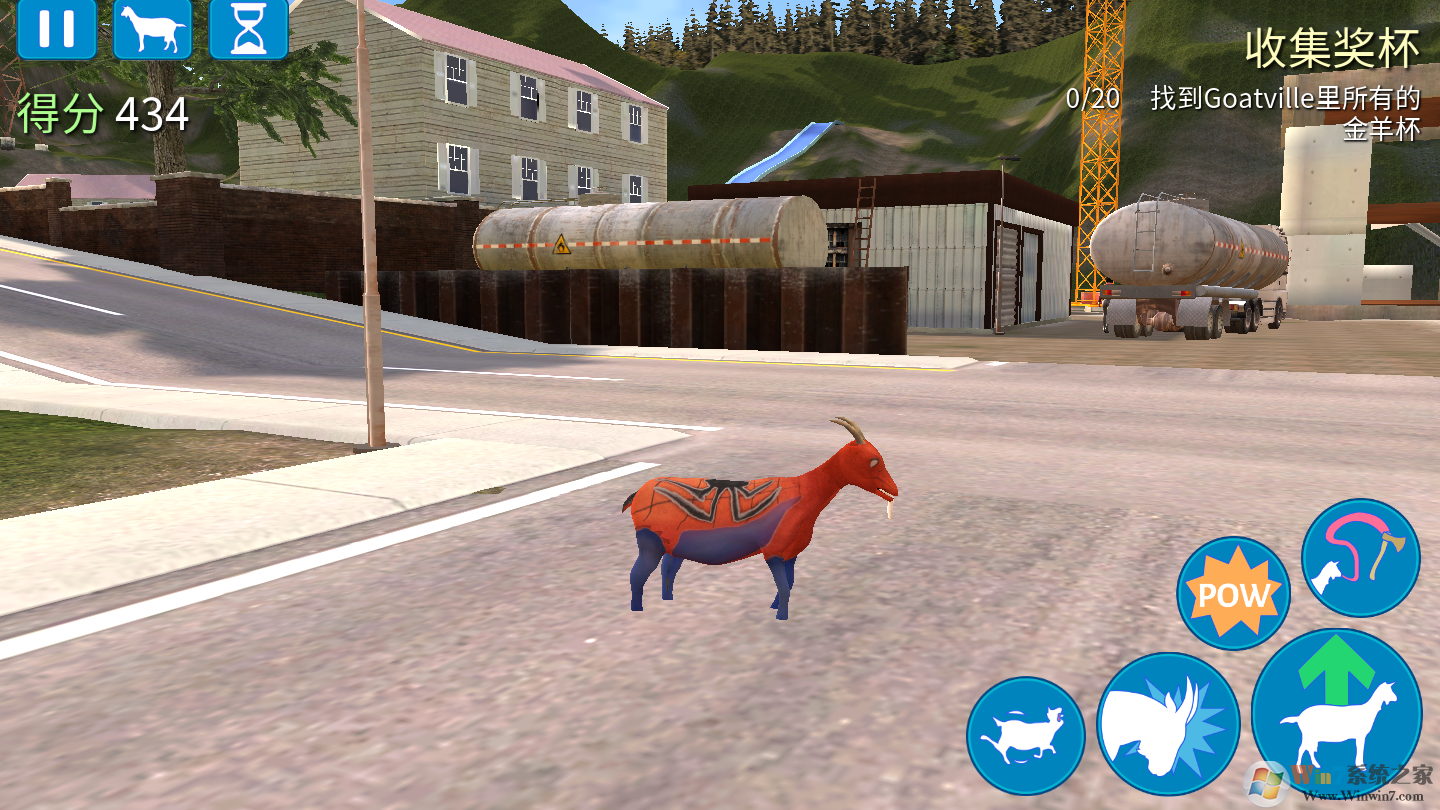Pause the game
Image resolution: width=1440 pixels, height=810 pixels.
click(56, 29)
